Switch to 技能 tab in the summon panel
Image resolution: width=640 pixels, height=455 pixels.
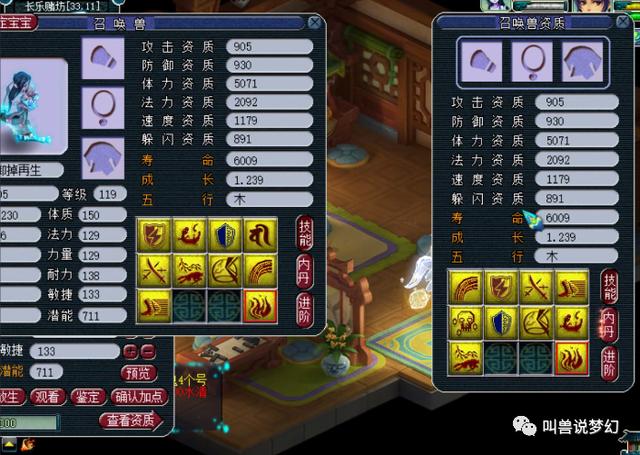pyautogui.click(x=305, y=232)
